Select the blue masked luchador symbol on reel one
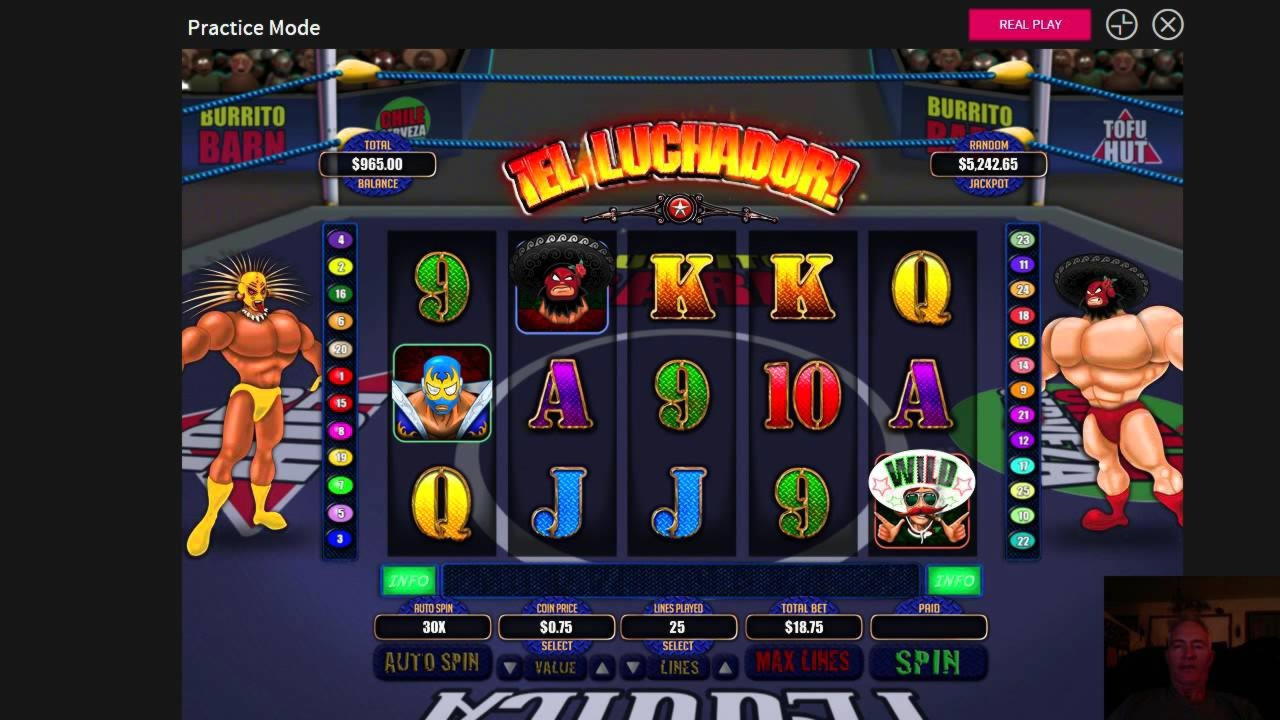 (443, 394)
